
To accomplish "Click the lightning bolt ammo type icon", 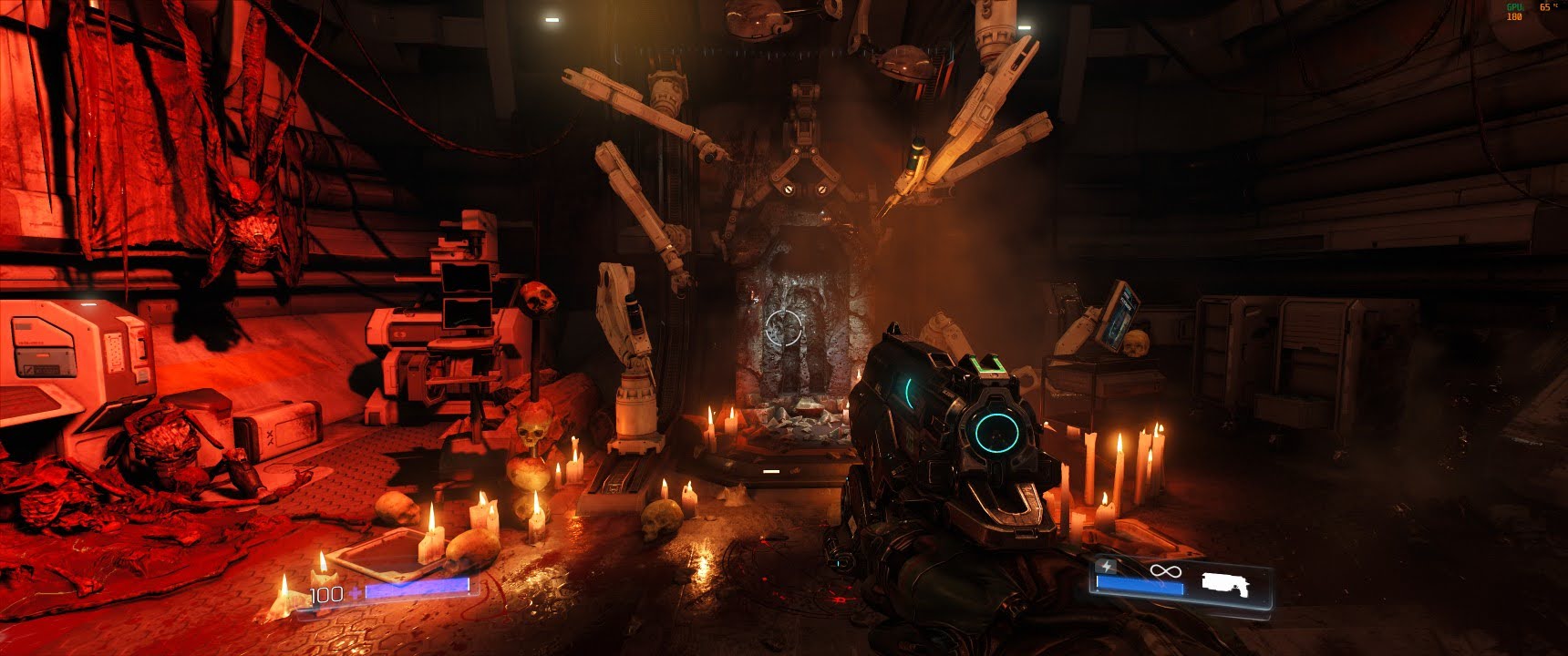I will (x=1106, y=567).
